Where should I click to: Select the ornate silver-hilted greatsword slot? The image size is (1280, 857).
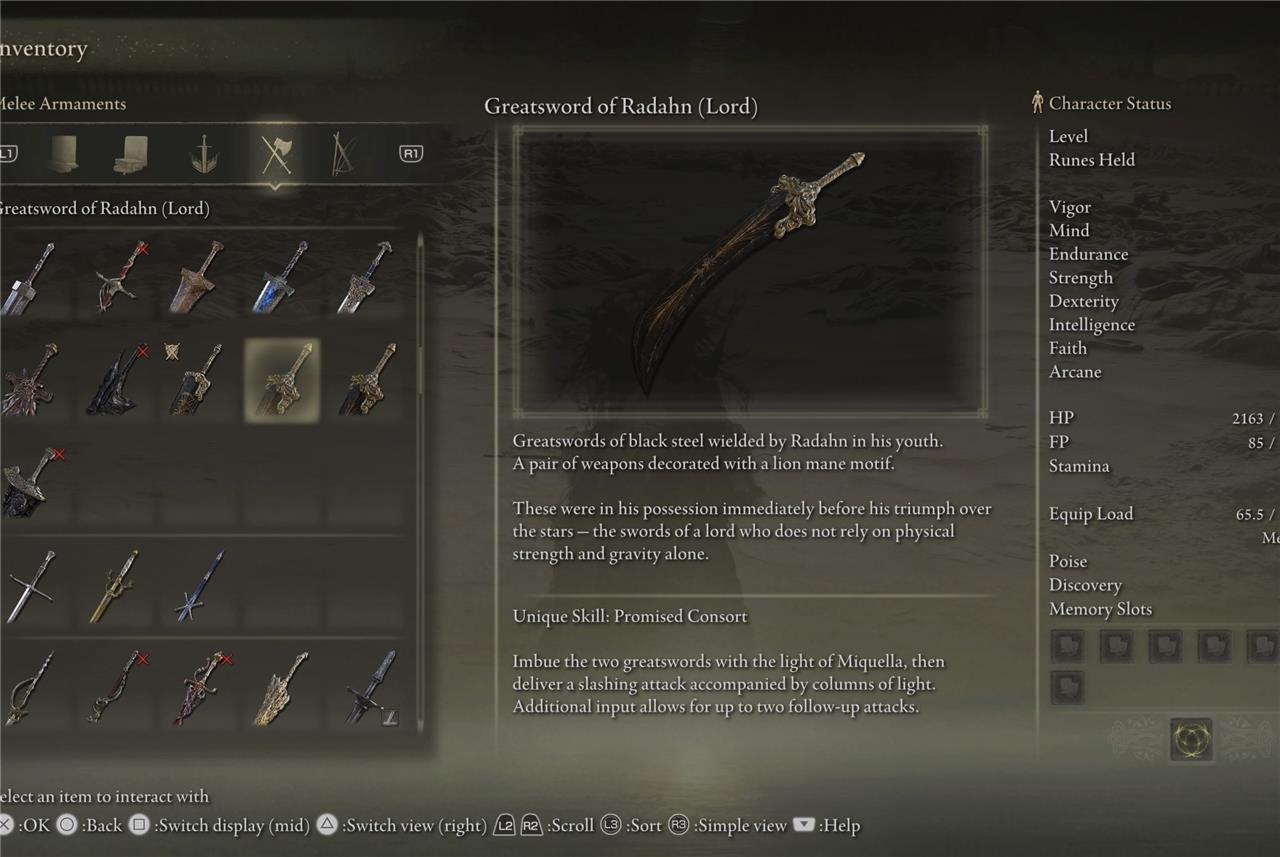[366, 277]
